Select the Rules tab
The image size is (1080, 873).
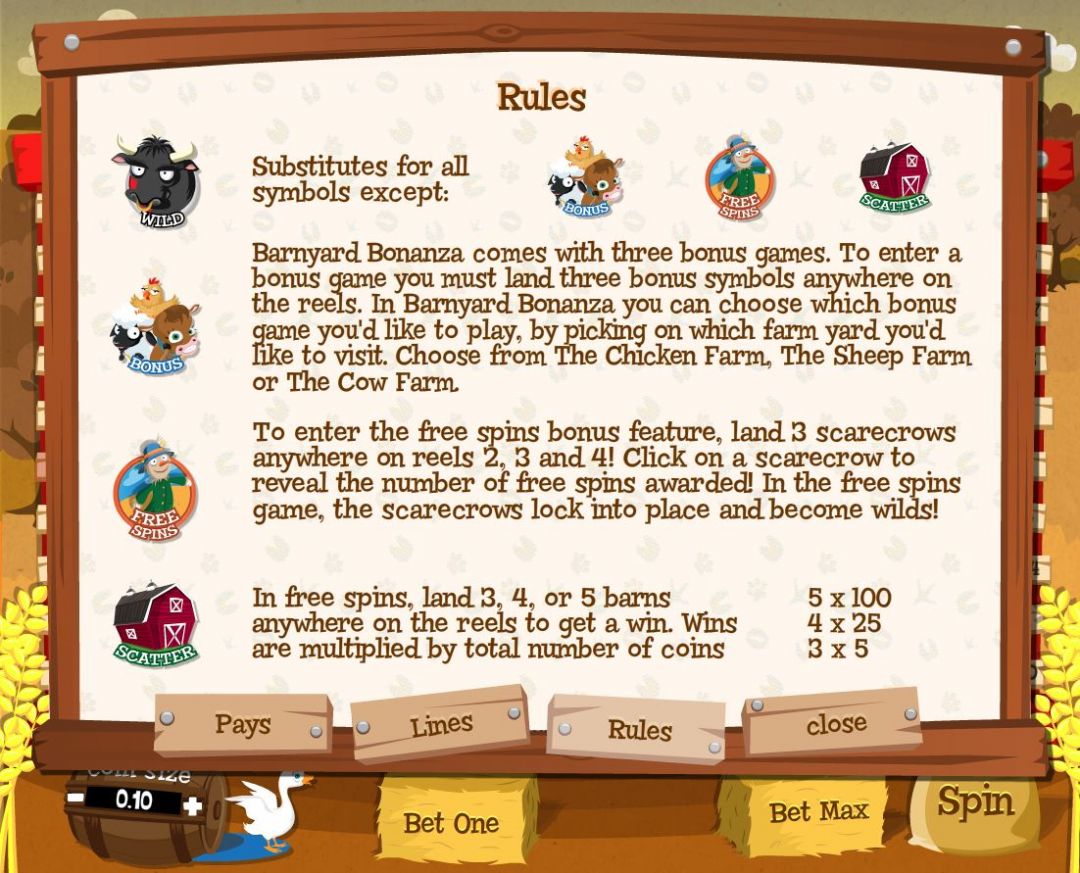pyautogui.click(x=639, y=730)
